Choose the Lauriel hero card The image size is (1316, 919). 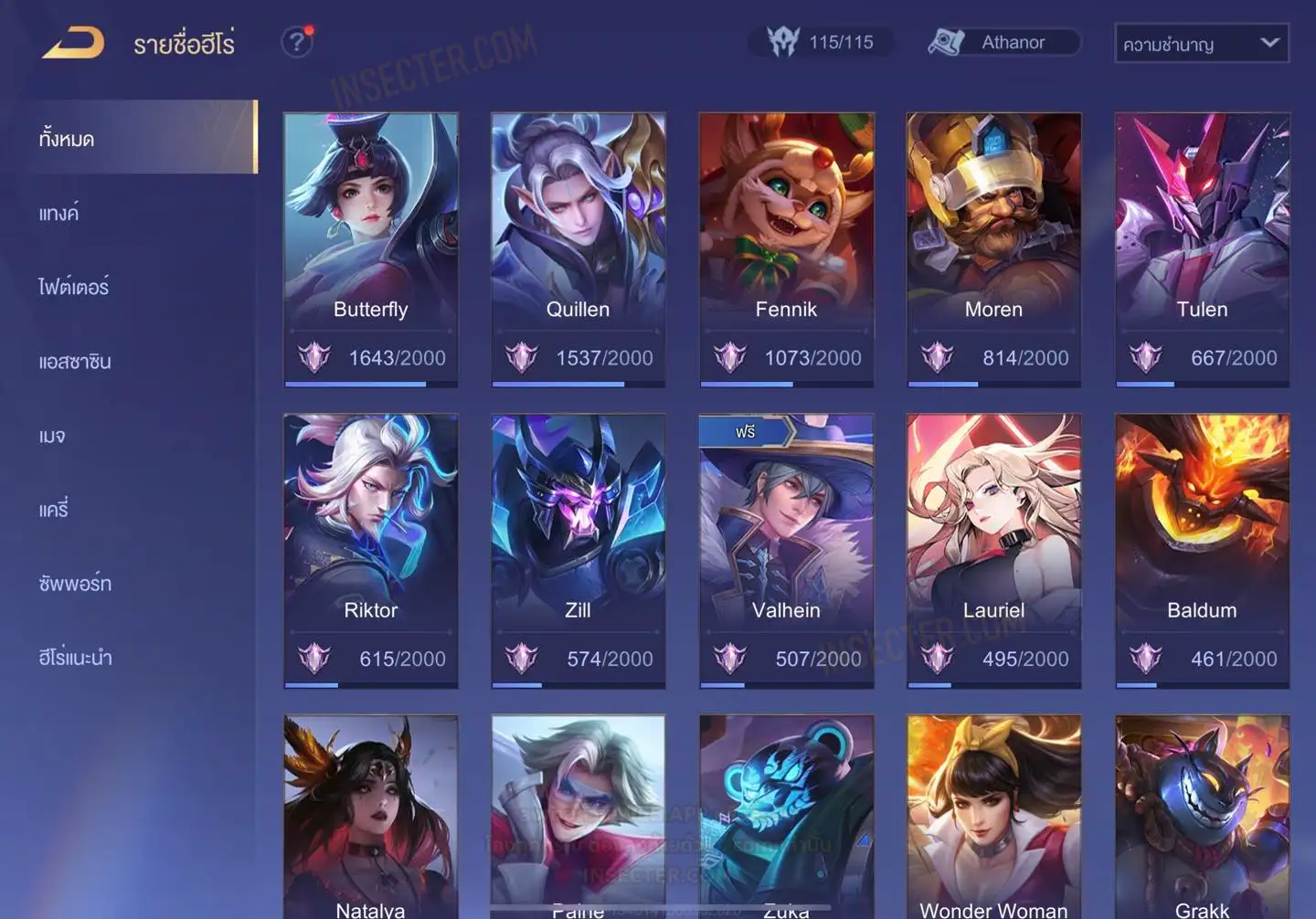pos(993,550)
